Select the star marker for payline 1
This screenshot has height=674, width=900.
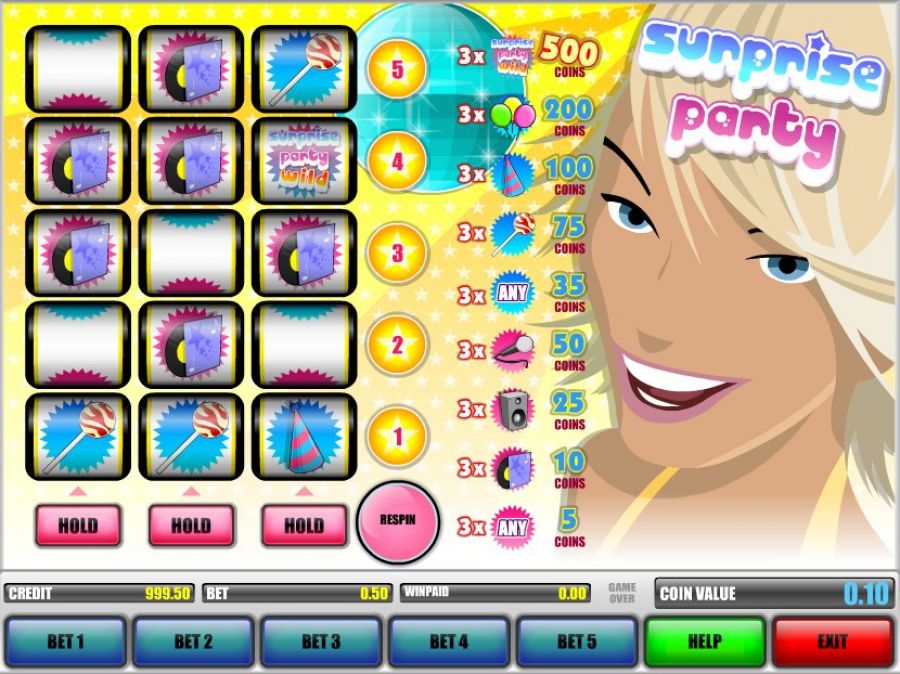[x=397, y=437]
